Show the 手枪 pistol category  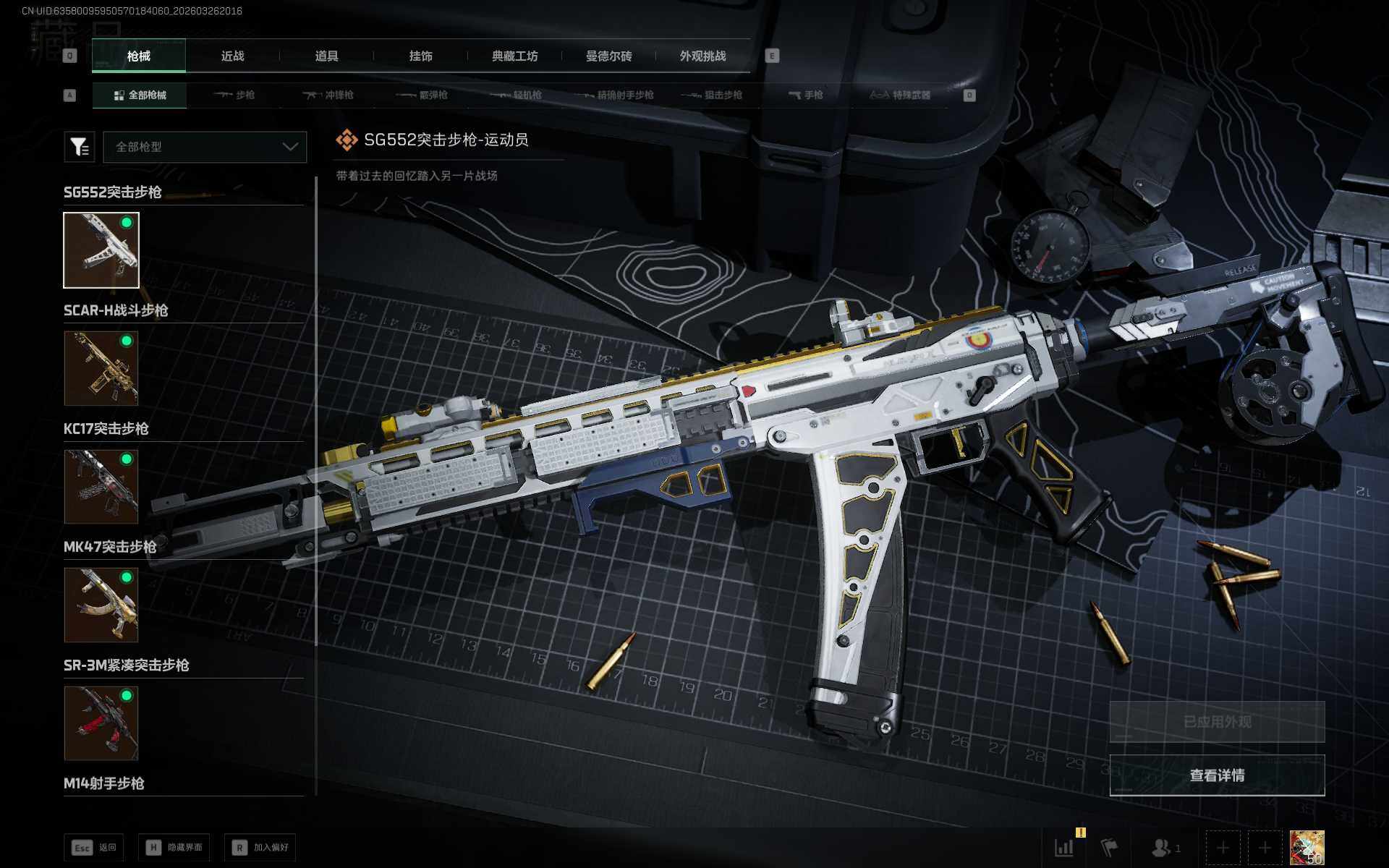coord(806,95)
